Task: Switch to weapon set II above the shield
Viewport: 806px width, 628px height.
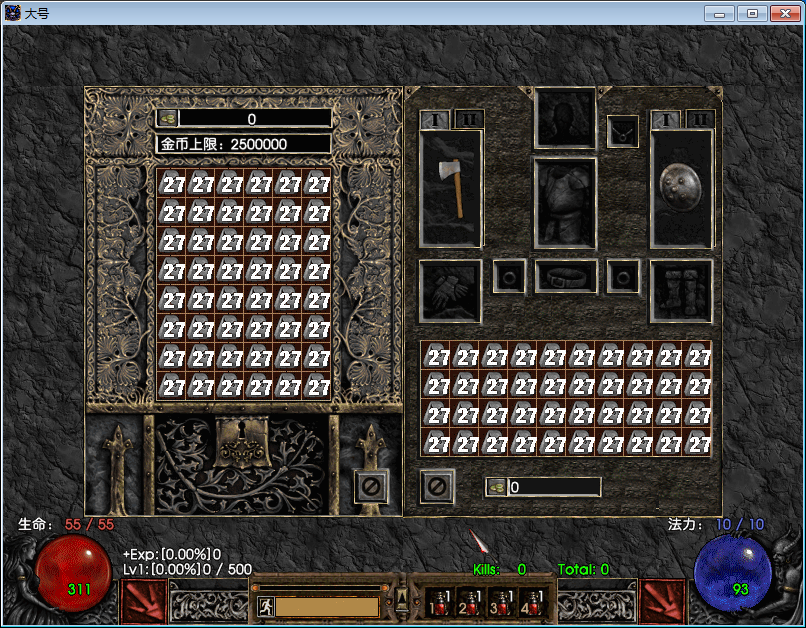Action: point(700,119)
